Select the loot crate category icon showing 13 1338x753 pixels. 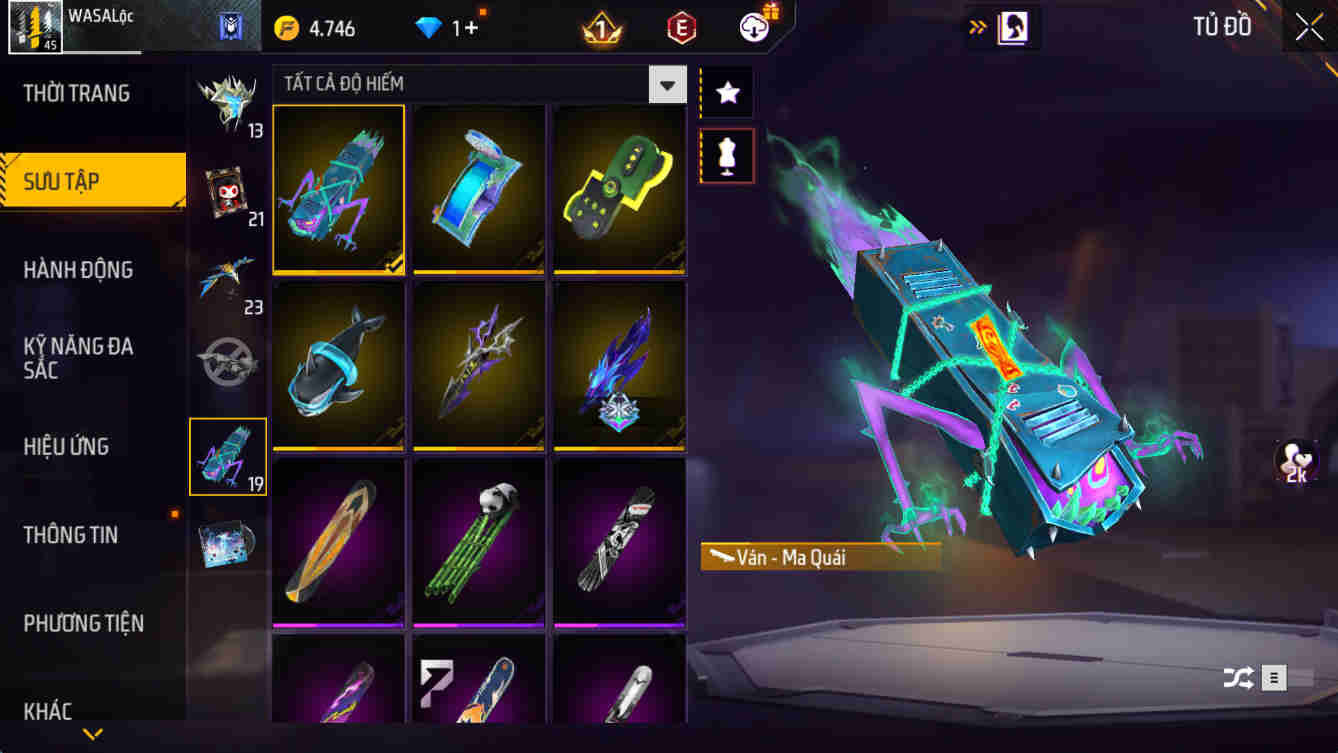tap(228, 105)
